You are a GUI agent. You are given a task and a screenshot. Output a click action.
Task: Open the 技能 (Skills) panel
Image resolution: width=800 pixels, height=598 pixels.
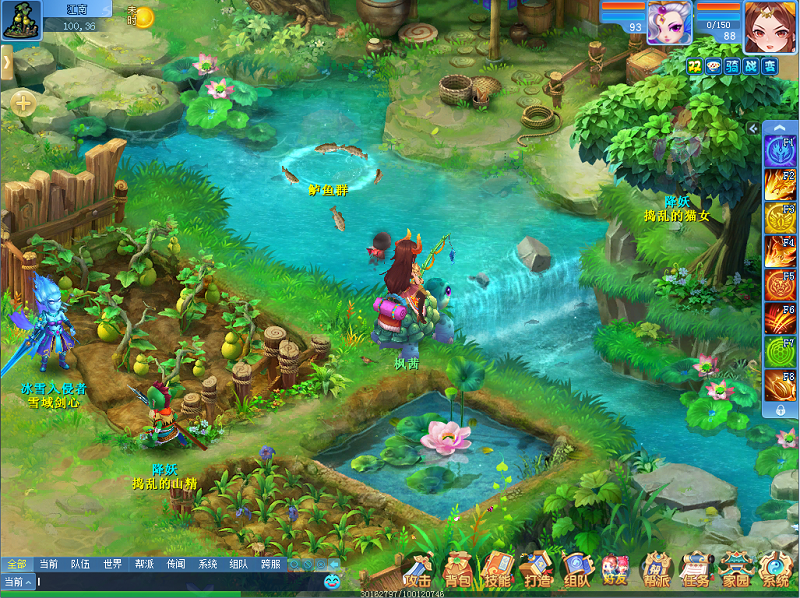pyautogui.click(x=497, y=572)
